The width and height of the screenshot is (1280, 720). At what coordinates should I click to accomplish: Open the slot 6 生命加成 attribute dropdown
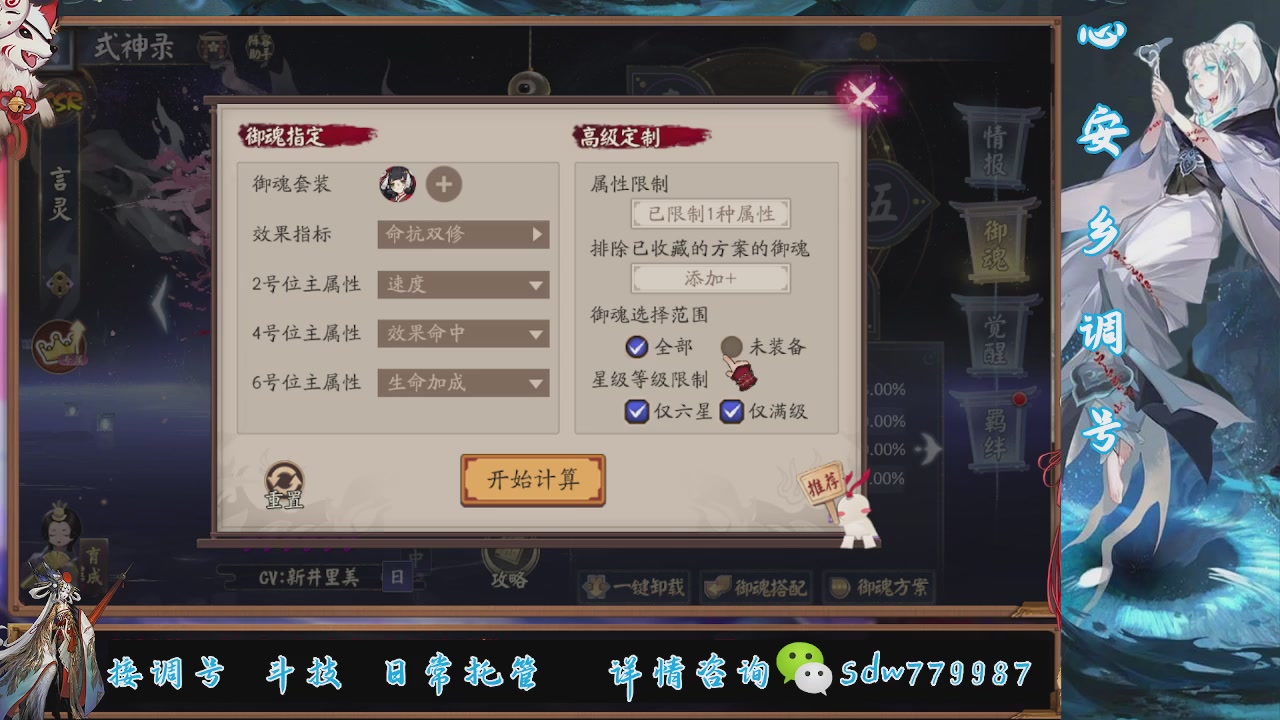462,382
